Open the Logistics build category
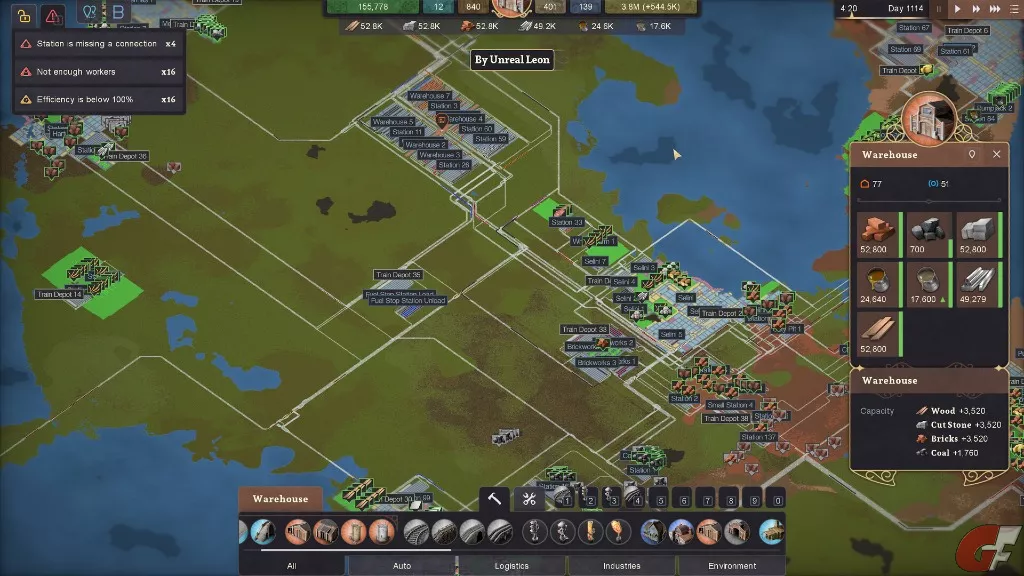Viewport: 1024px width, 576px height. (x=512, y=566)
